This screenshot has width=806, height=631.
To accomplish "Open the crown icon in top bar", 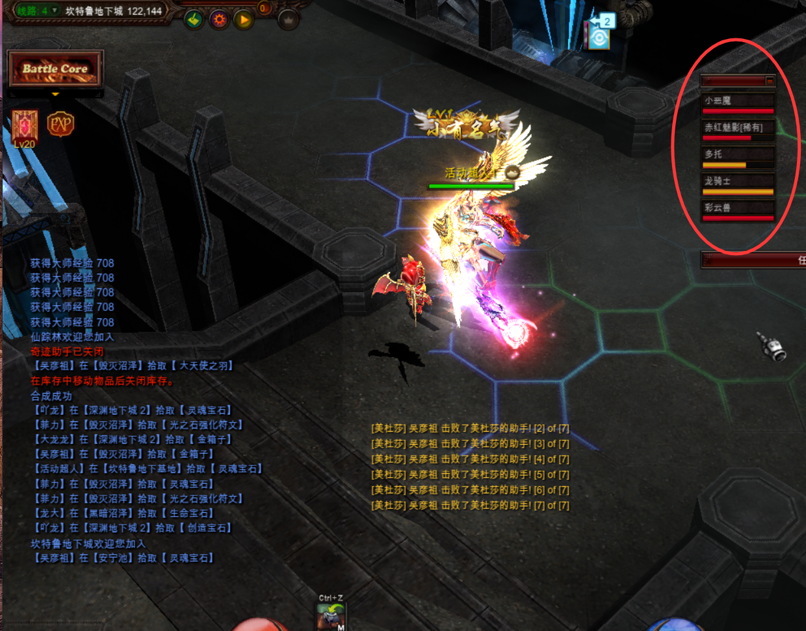I will tap(288, 19).
